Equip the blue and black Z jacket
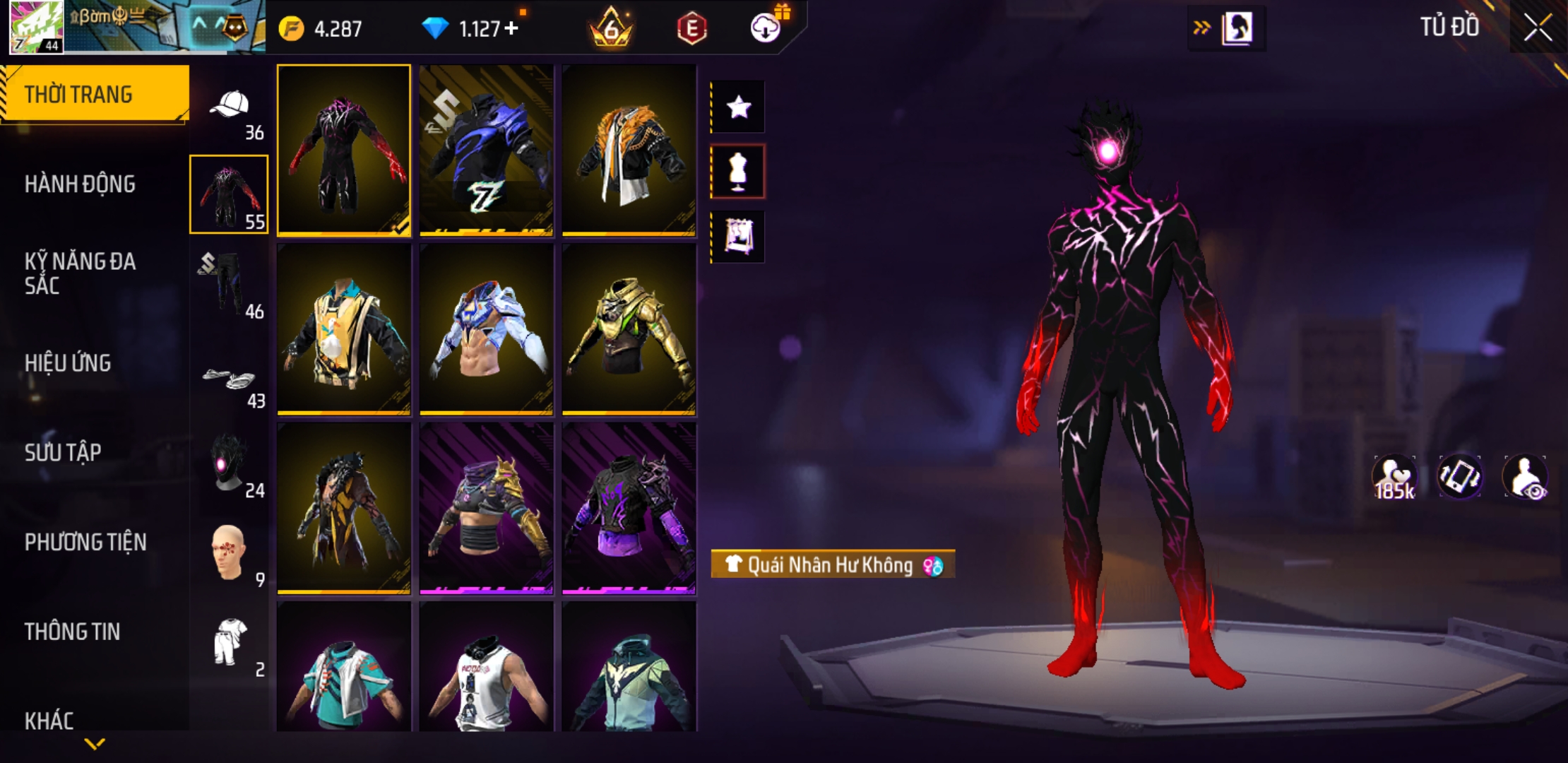Screen dimensions: 1568x763 click(486, 150)
